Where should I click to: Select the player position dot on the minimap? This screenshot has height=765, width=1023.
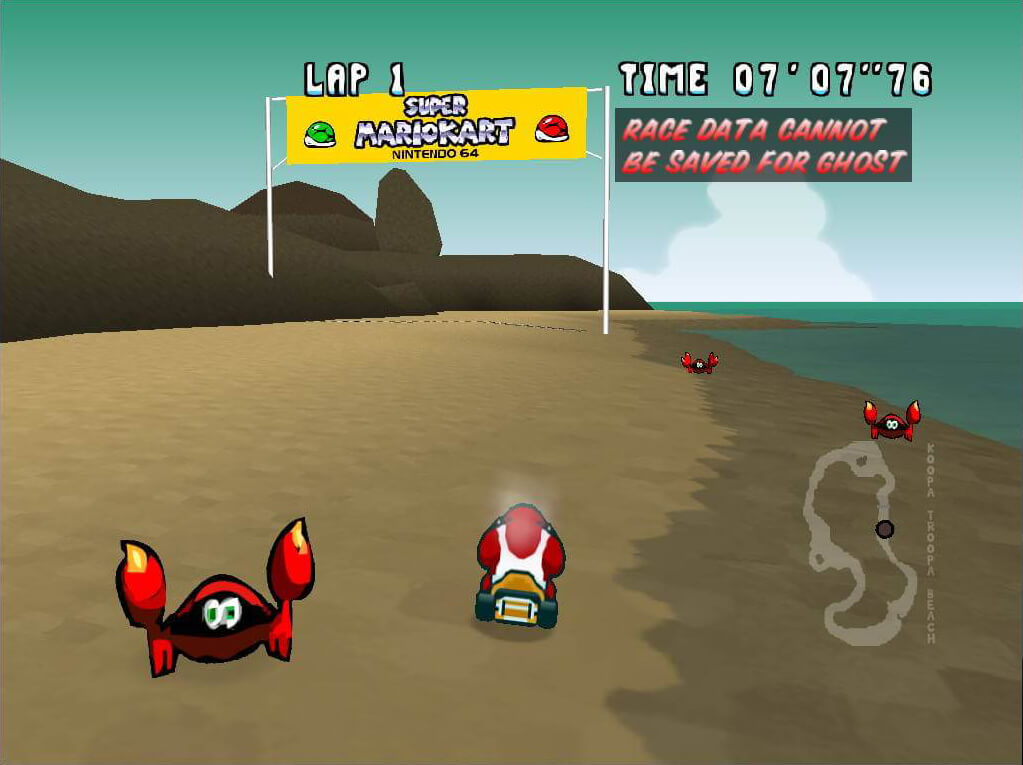(884, 529)
